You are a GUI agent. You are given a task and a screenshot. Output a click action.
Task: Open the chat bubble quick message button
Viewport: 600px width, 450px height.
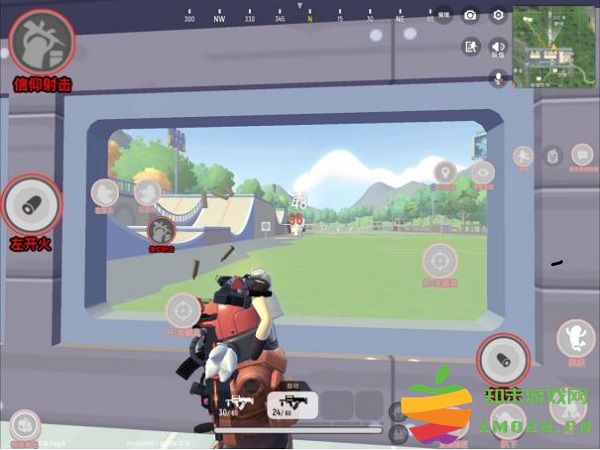581,155
